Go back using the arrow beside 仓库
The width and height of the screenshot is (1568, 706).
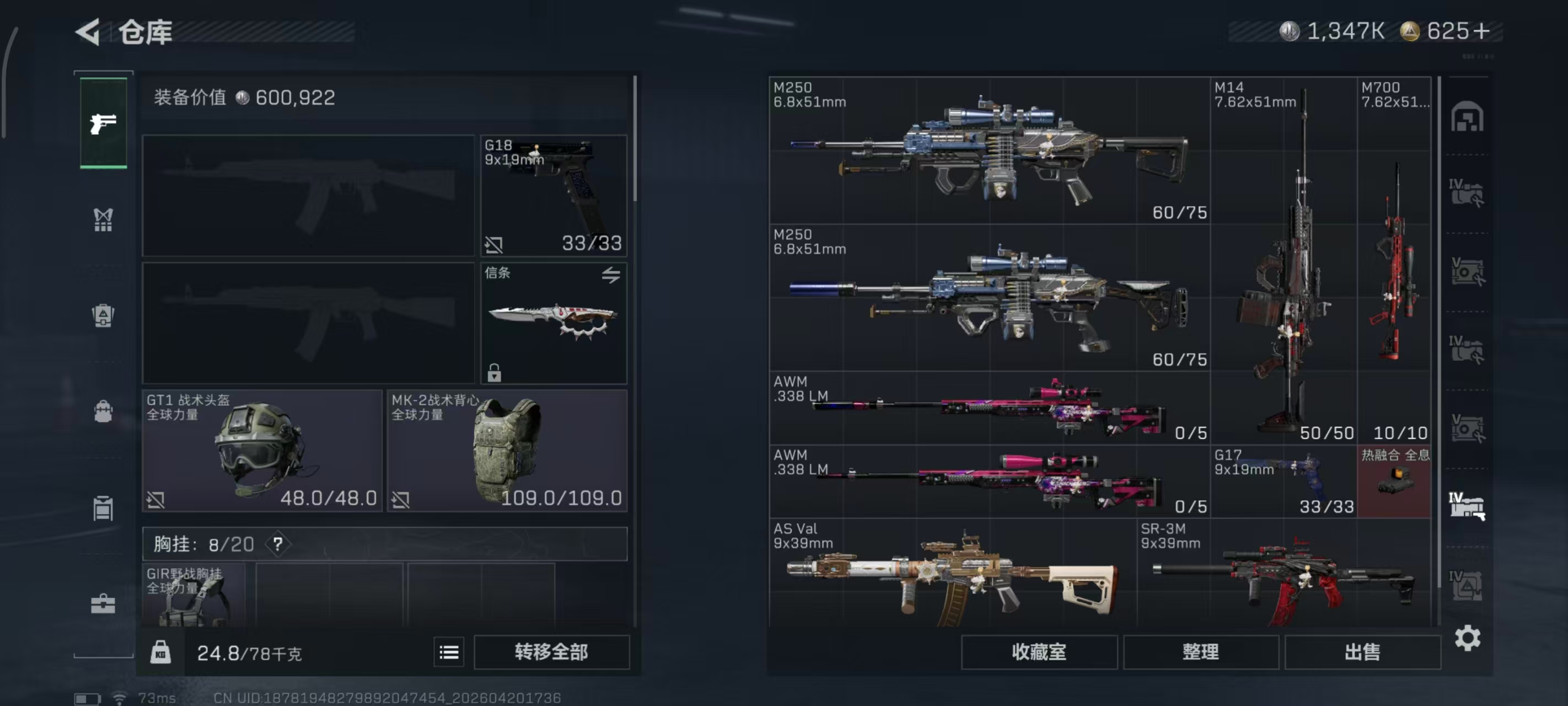pyautogui.click(x=89, y=31)
